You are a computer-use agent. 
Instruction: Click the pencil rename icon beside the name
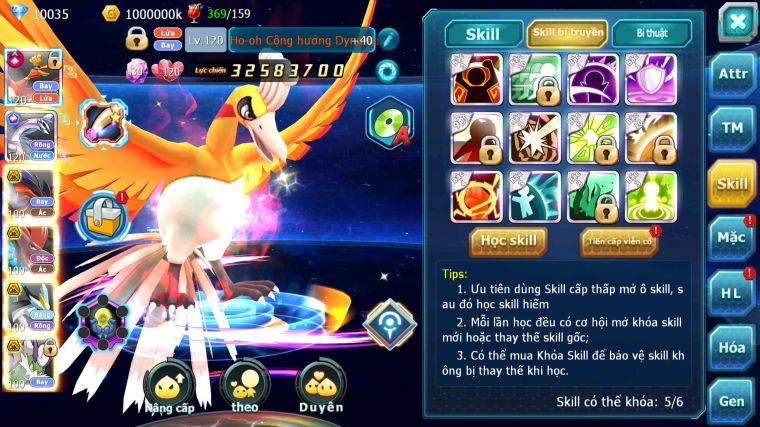tap(389, 40)
